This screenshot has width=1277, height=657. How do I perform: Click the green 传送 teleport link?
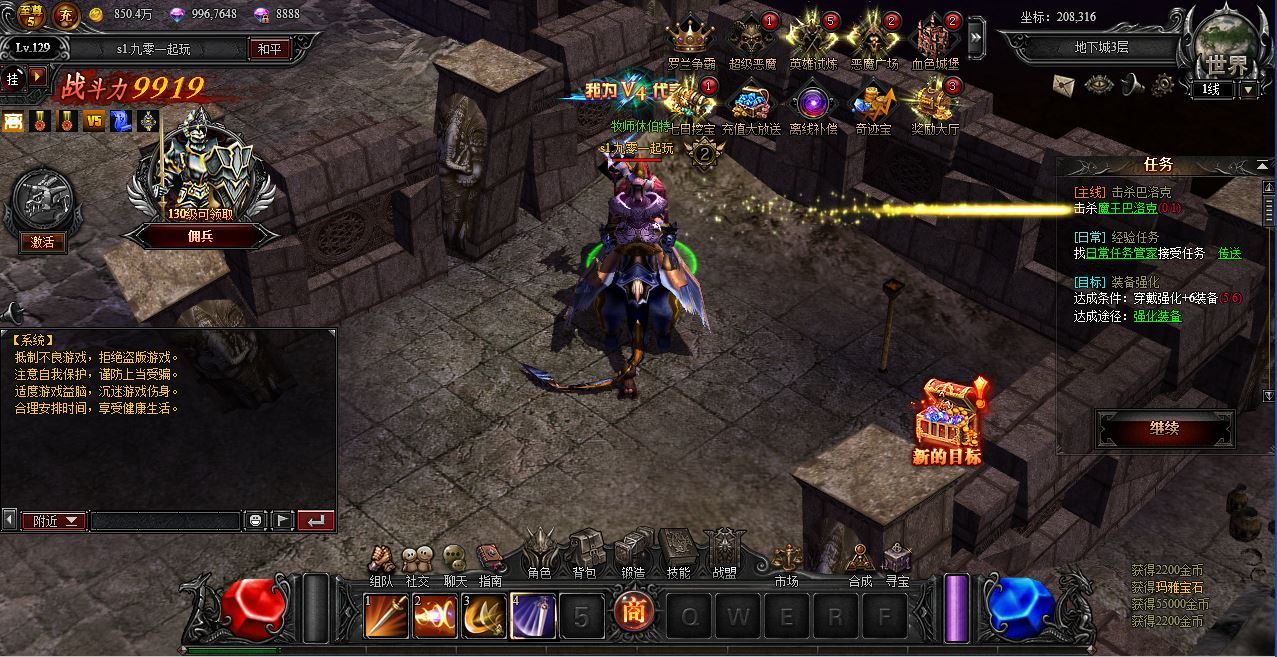click(x=1229, y=254)
